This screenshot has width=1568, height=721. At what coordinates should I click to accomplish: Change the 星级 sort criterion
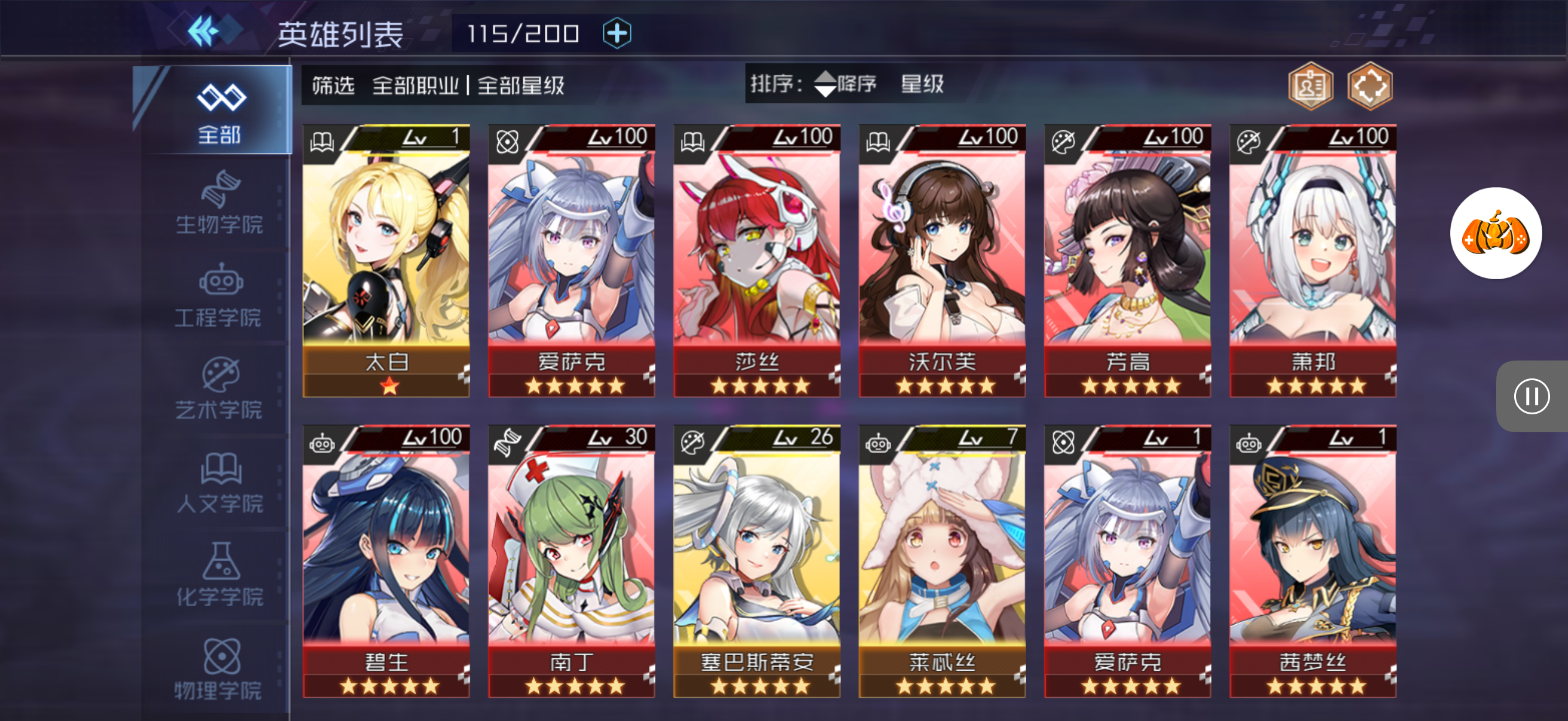922,84
